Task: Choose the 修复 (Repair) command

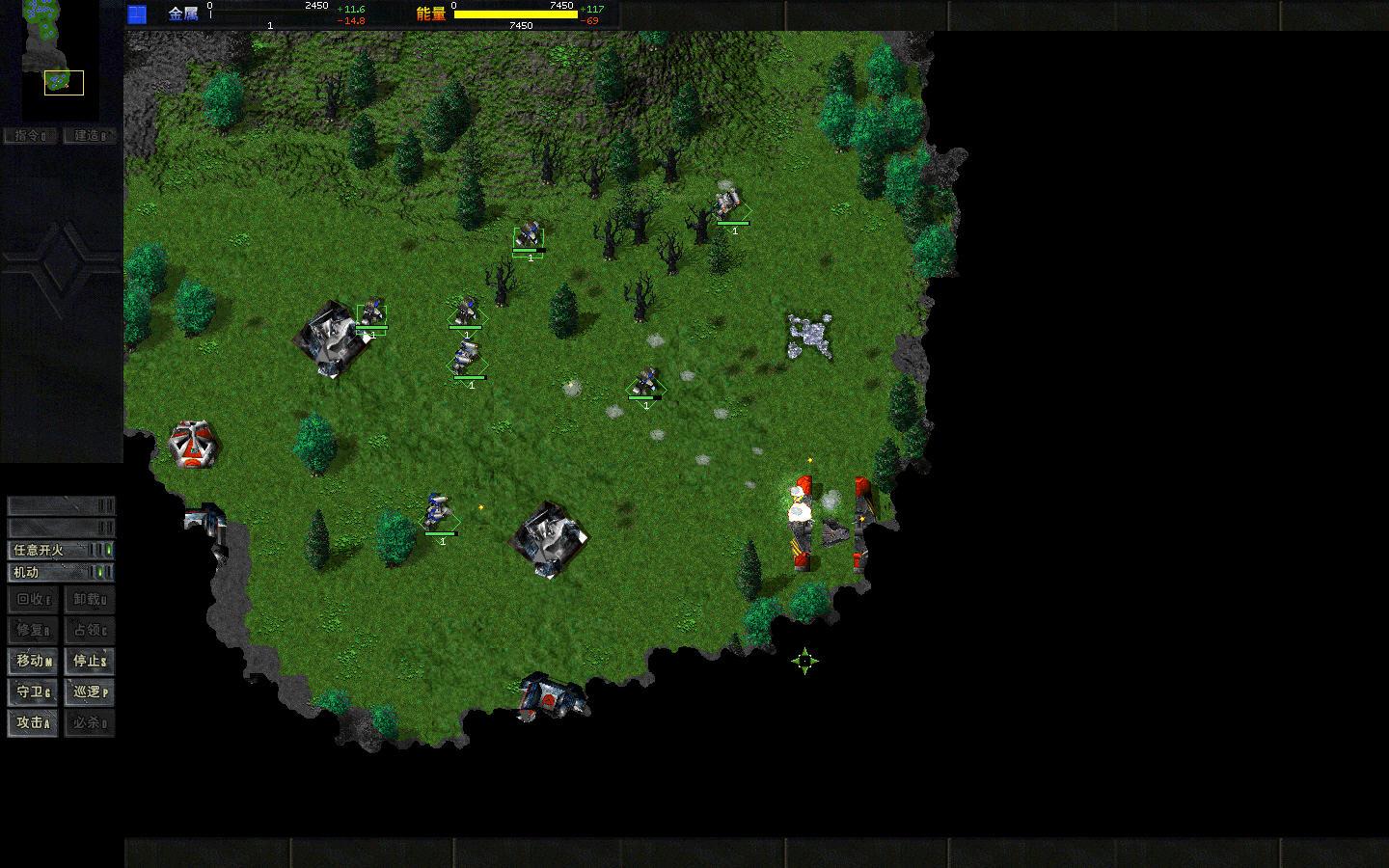Action: pyautogui.click(x=33, y=630)
